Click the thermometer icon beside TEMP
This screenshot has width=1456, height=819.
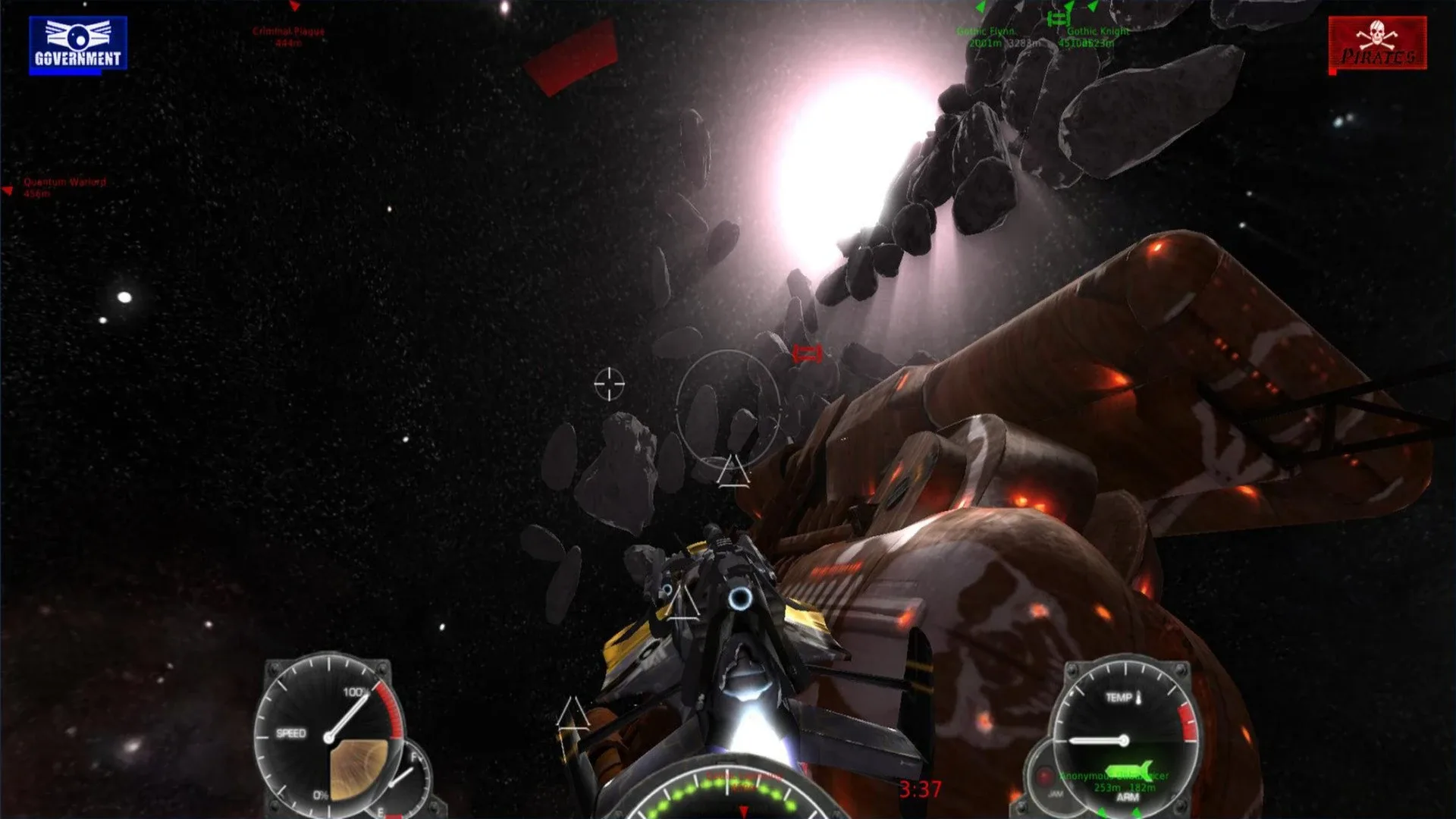(1138, 698)
